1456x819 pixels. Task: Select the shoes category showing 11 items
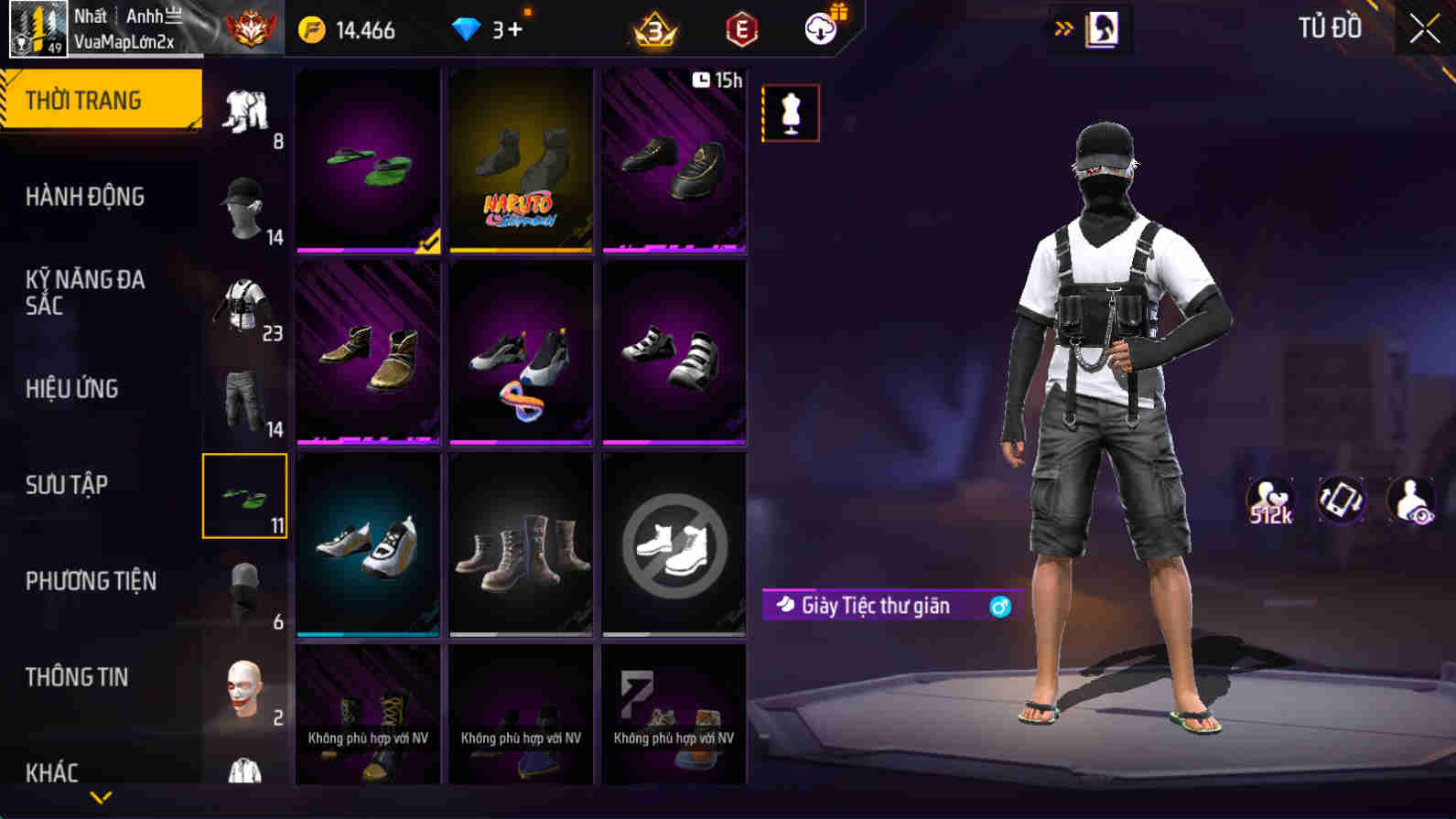point(244,496)
